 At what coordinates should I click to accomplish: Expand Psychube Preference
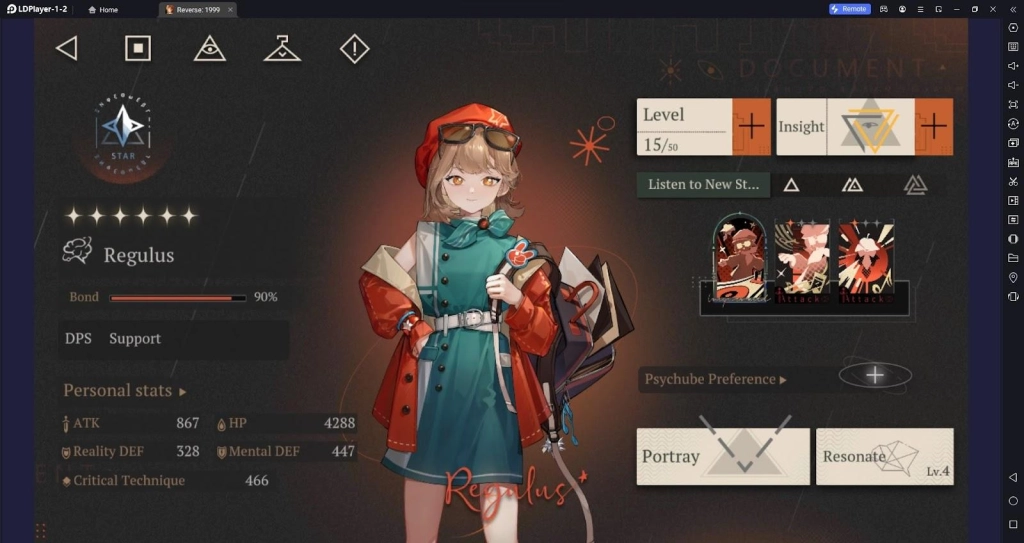tap(715, 379)
